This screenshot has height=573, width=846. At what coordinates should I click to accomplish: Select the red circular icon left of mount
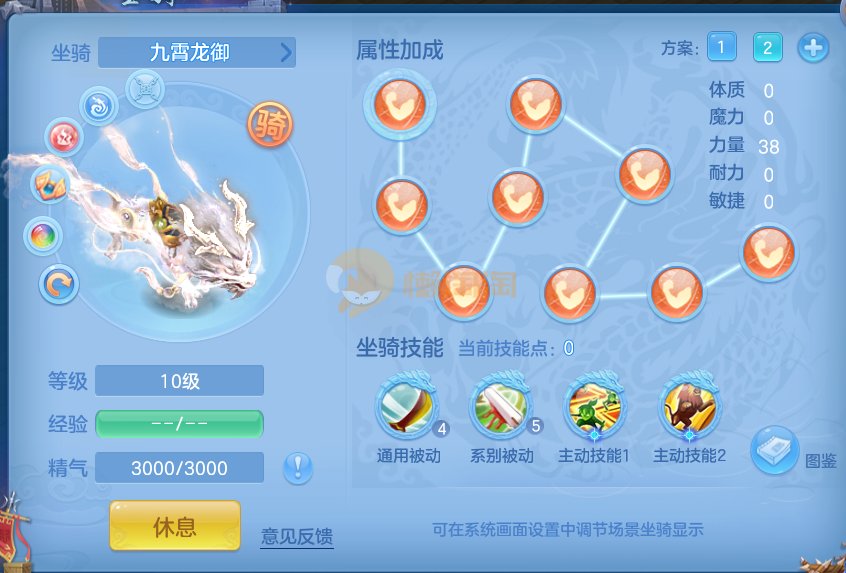[64, 137]
